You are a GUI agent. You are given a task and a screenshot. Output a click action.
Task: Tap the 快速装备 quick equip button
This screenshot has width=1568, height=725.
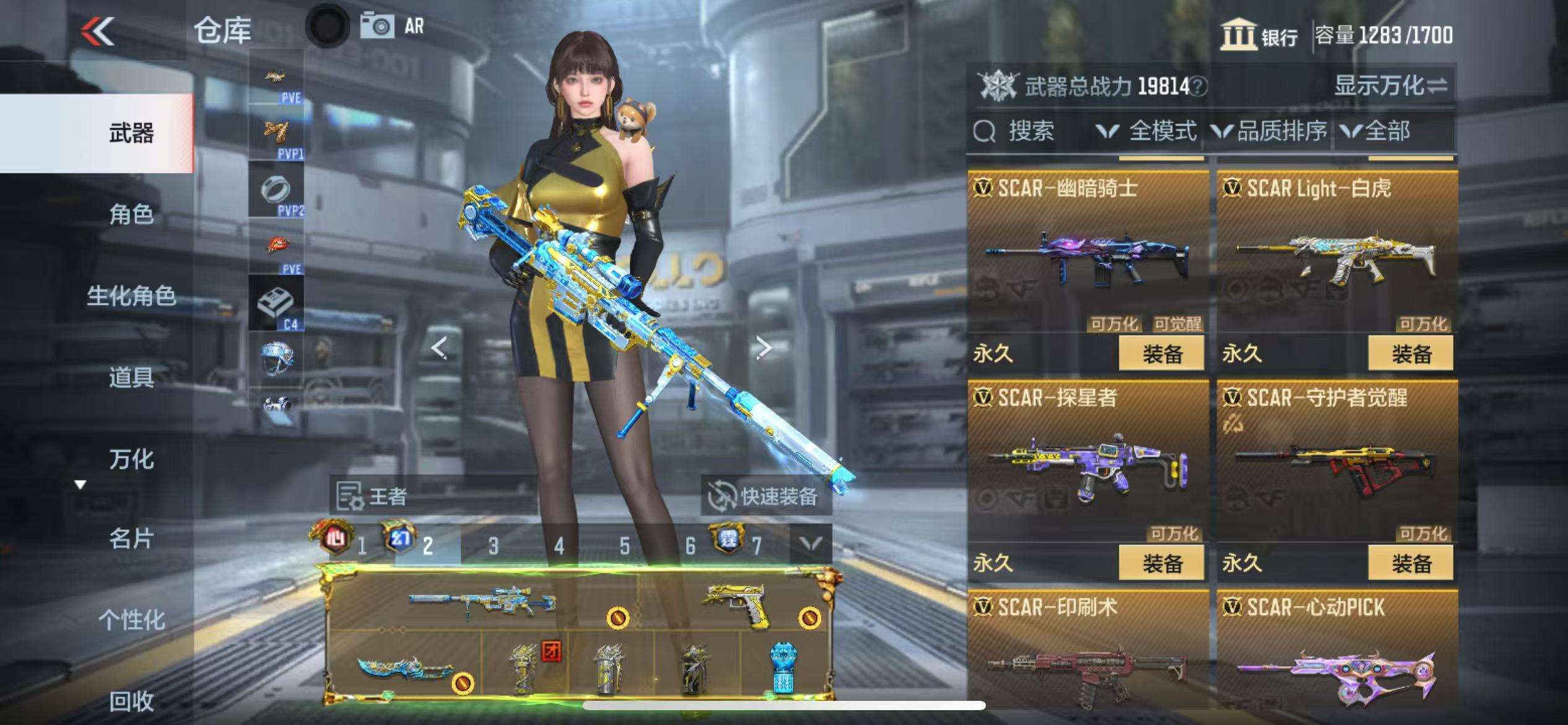pos(765,496)
